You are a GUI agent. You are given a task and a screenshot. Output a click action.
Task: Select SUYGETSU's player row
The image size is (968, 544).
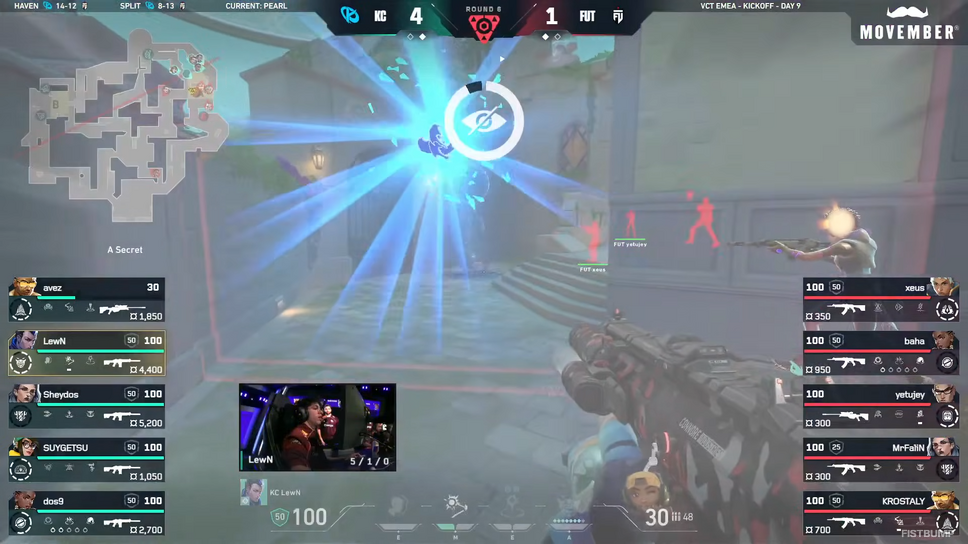click(87, 459)
